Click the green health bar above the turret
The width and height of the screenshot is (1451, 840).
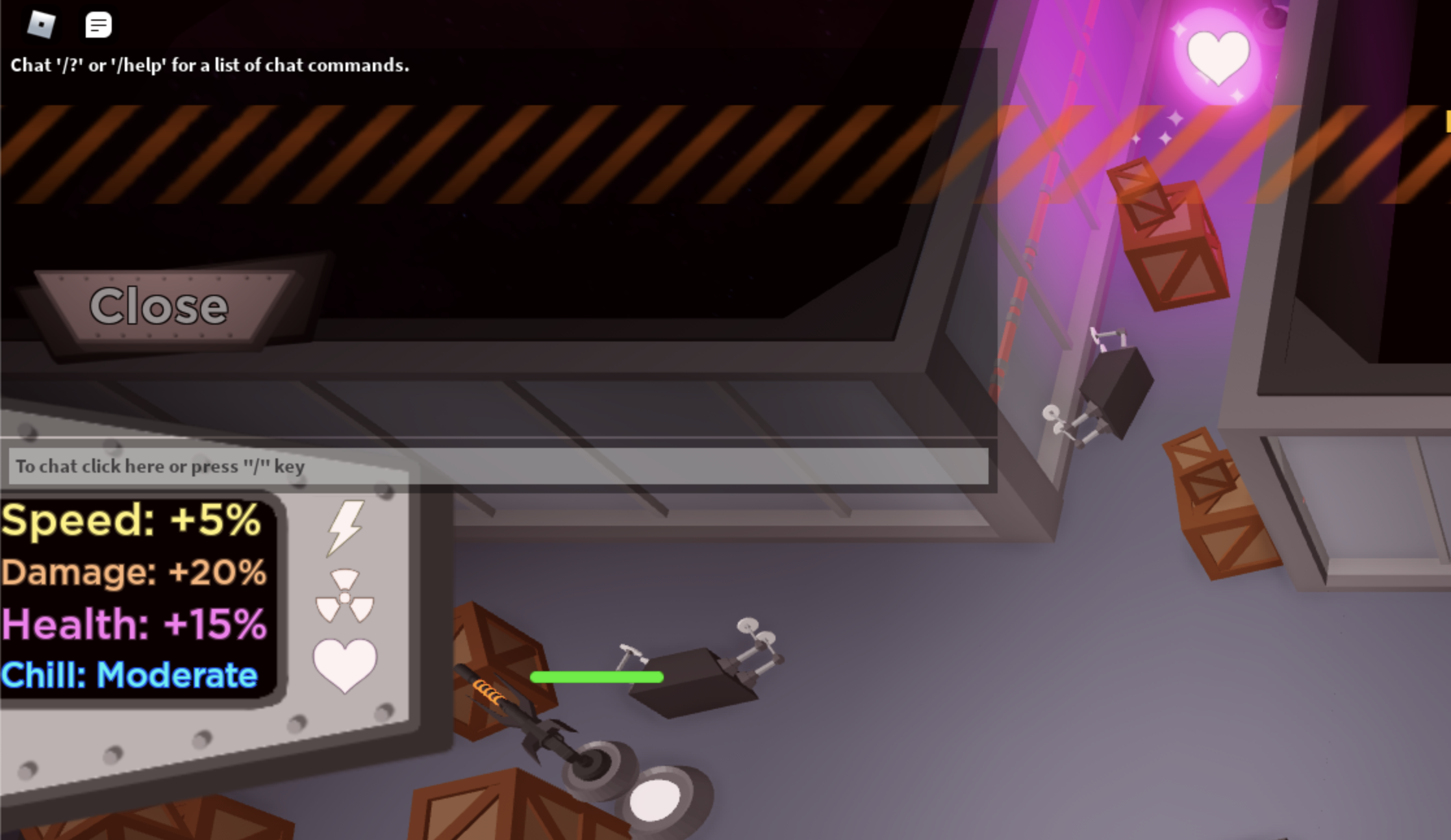[x=597, y=678]
